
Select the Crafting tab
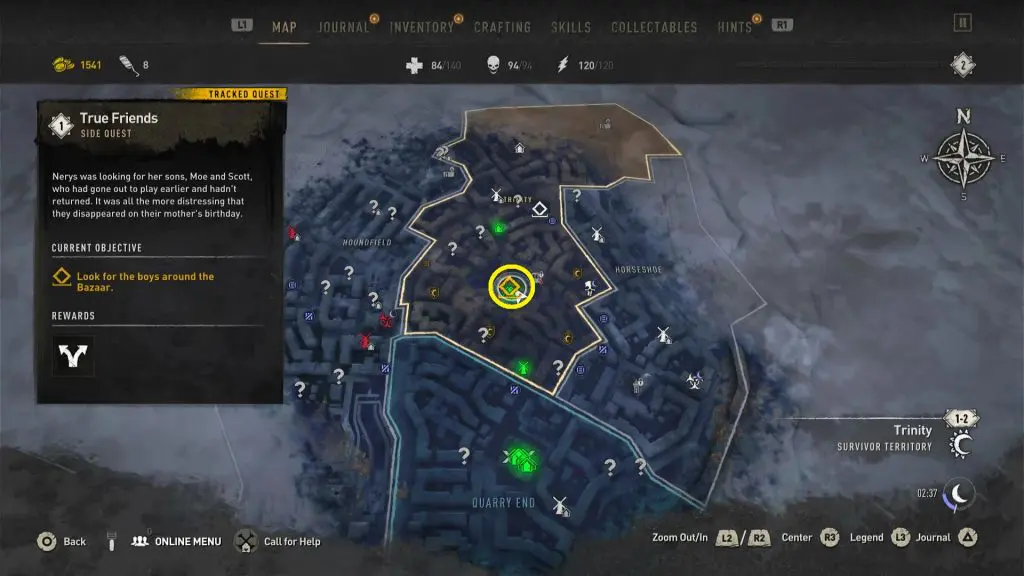(x=502, y=27)
